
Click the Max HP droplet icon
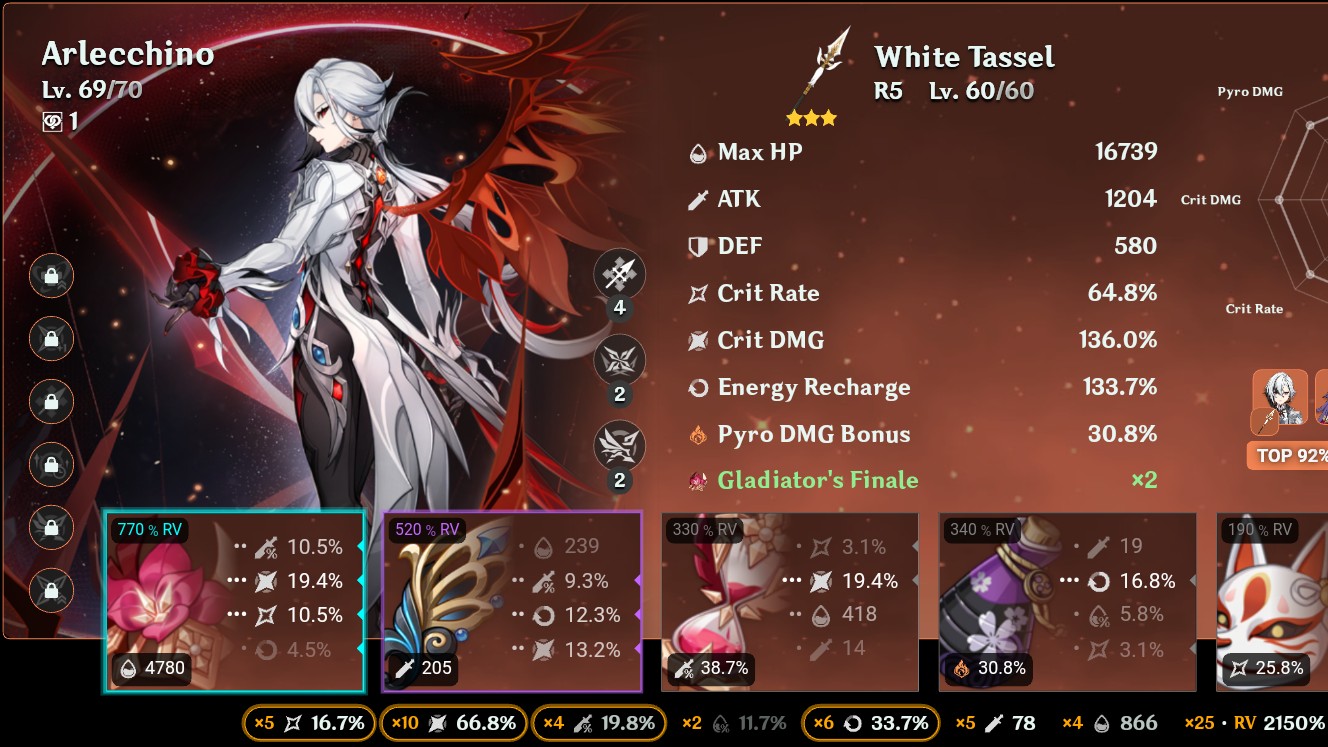pyautogui.click(x=698, y=152)
